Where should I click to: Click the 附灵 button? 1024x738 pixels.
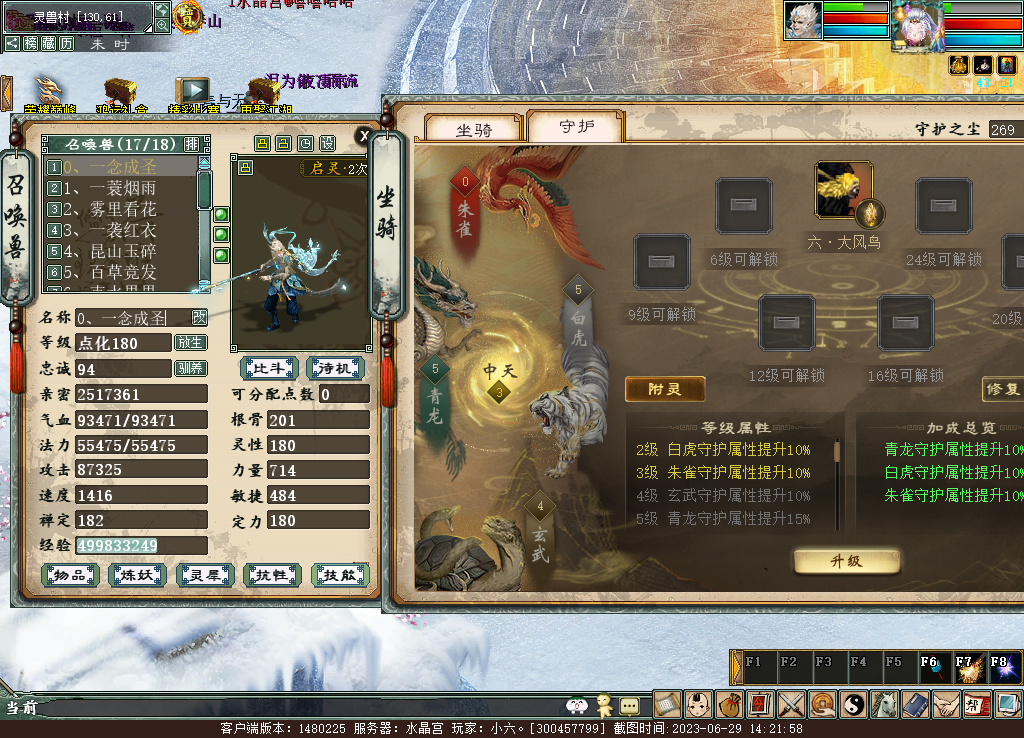pyautogui.click(x=665, y=389)
